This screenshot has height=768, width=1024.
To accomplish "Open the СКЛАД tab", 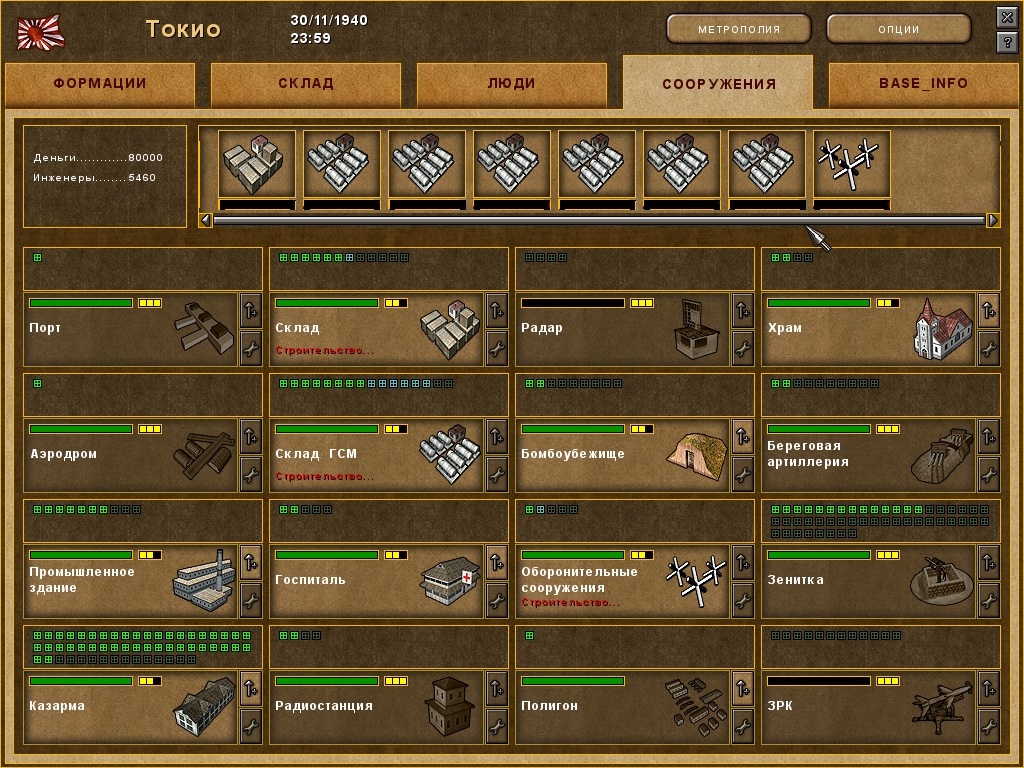I will pyautogui.click(x=306, y=84).
